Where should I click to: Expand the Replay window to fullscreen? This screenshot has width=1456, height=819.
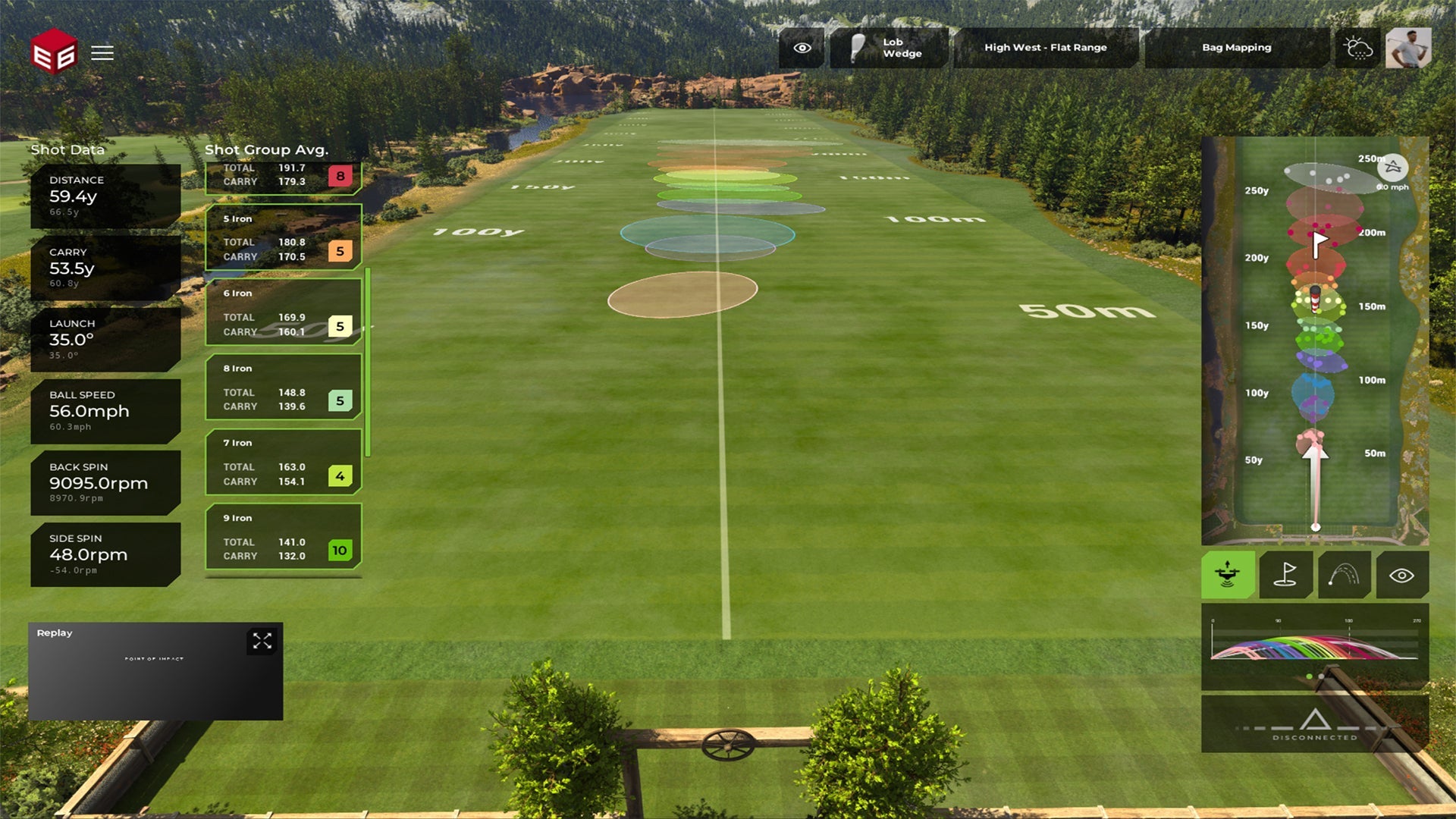pos(262,642)
